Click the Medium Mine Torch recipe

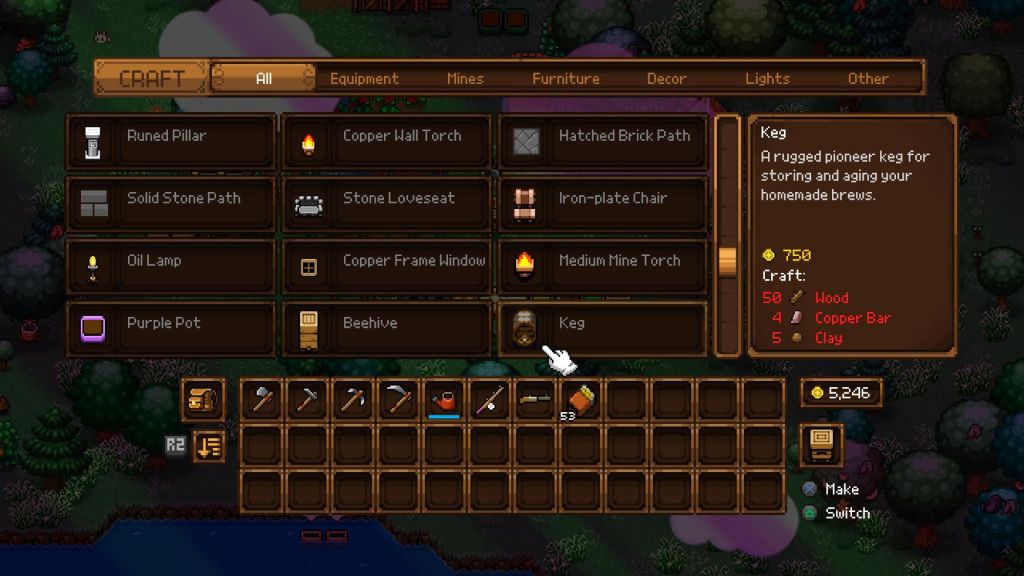603,266
